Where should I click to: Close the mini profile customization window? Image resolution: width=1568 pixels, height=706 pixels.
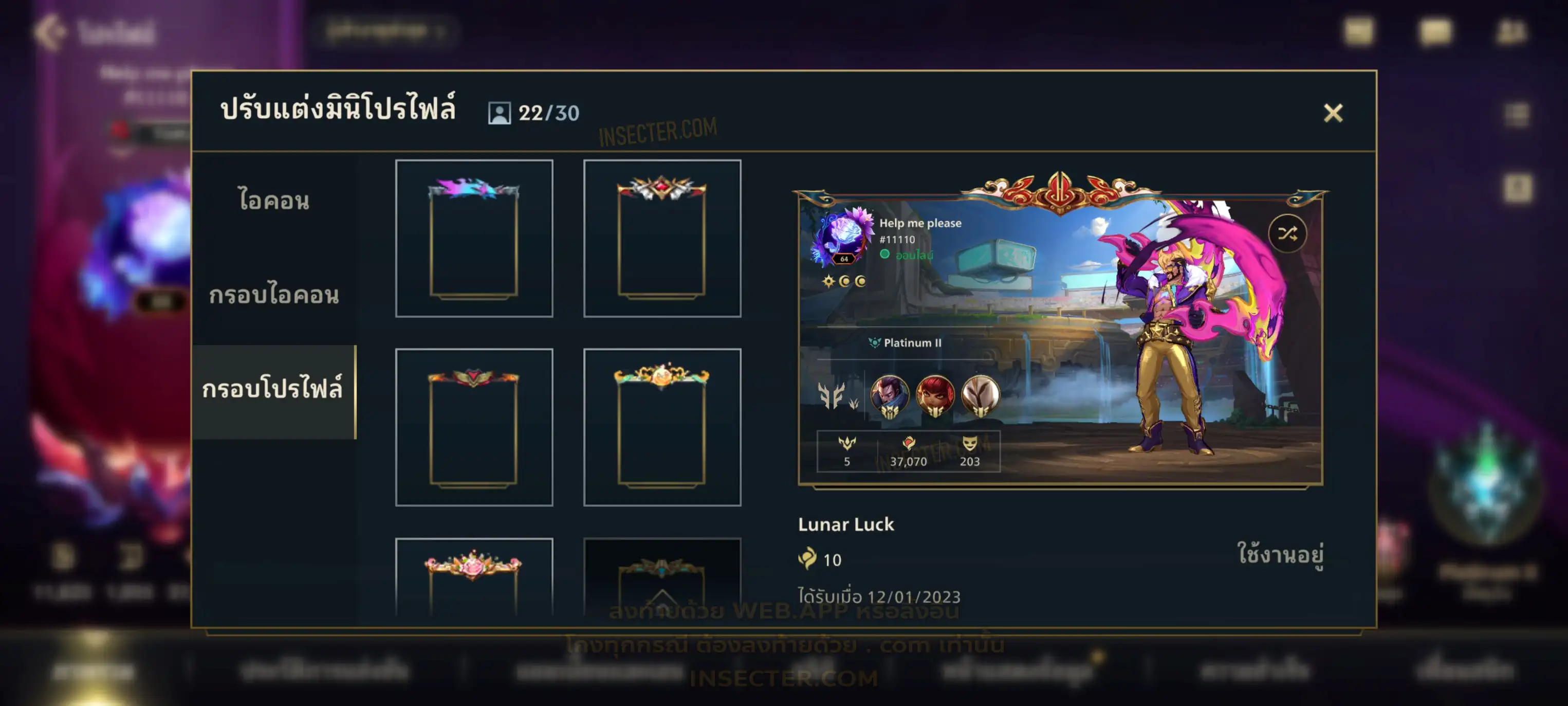(x=1333, y=113)
